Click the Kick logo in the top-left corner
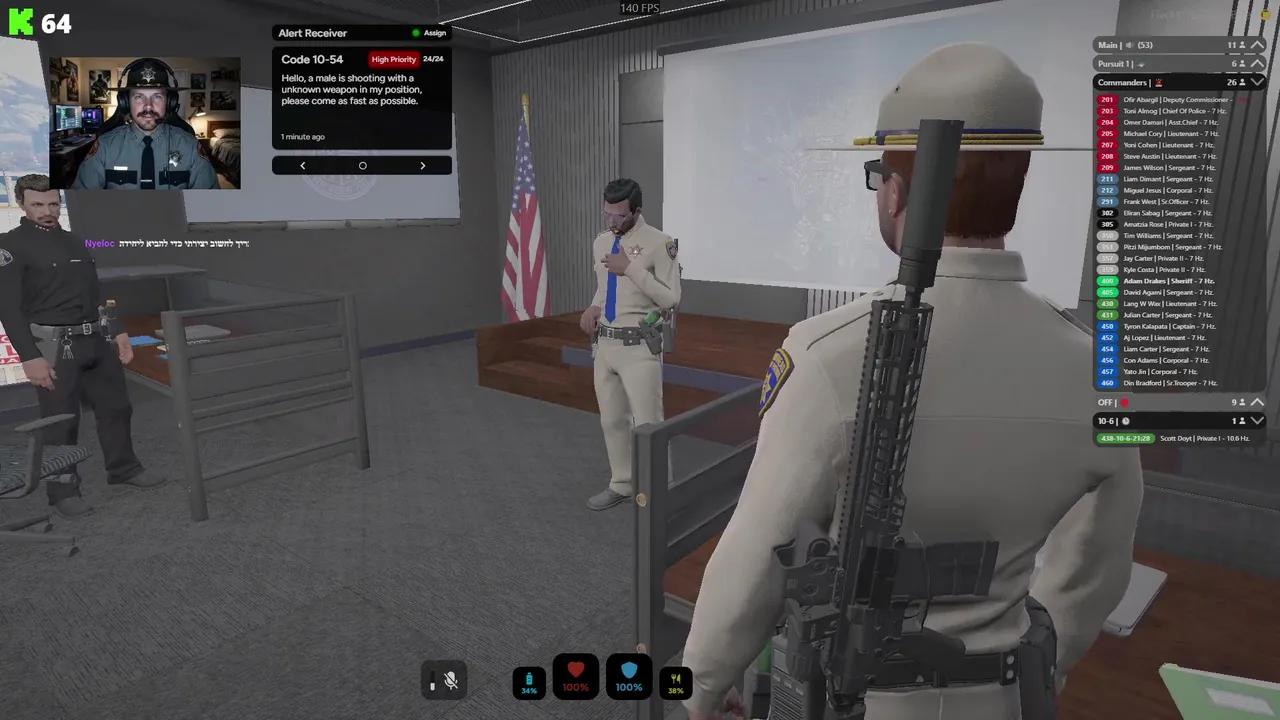This screenshot has width=1280, height=720. click(x=22, y=22)
